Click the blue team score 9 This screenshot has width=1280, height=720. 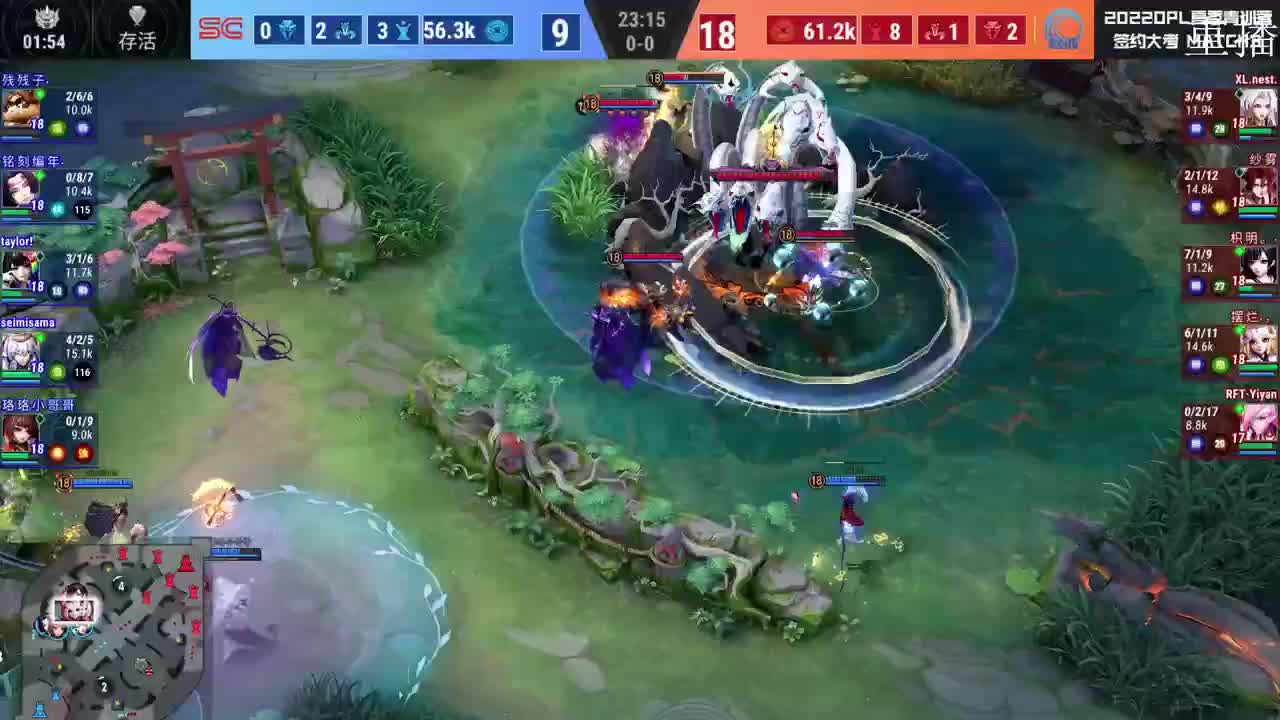point(560,33)
